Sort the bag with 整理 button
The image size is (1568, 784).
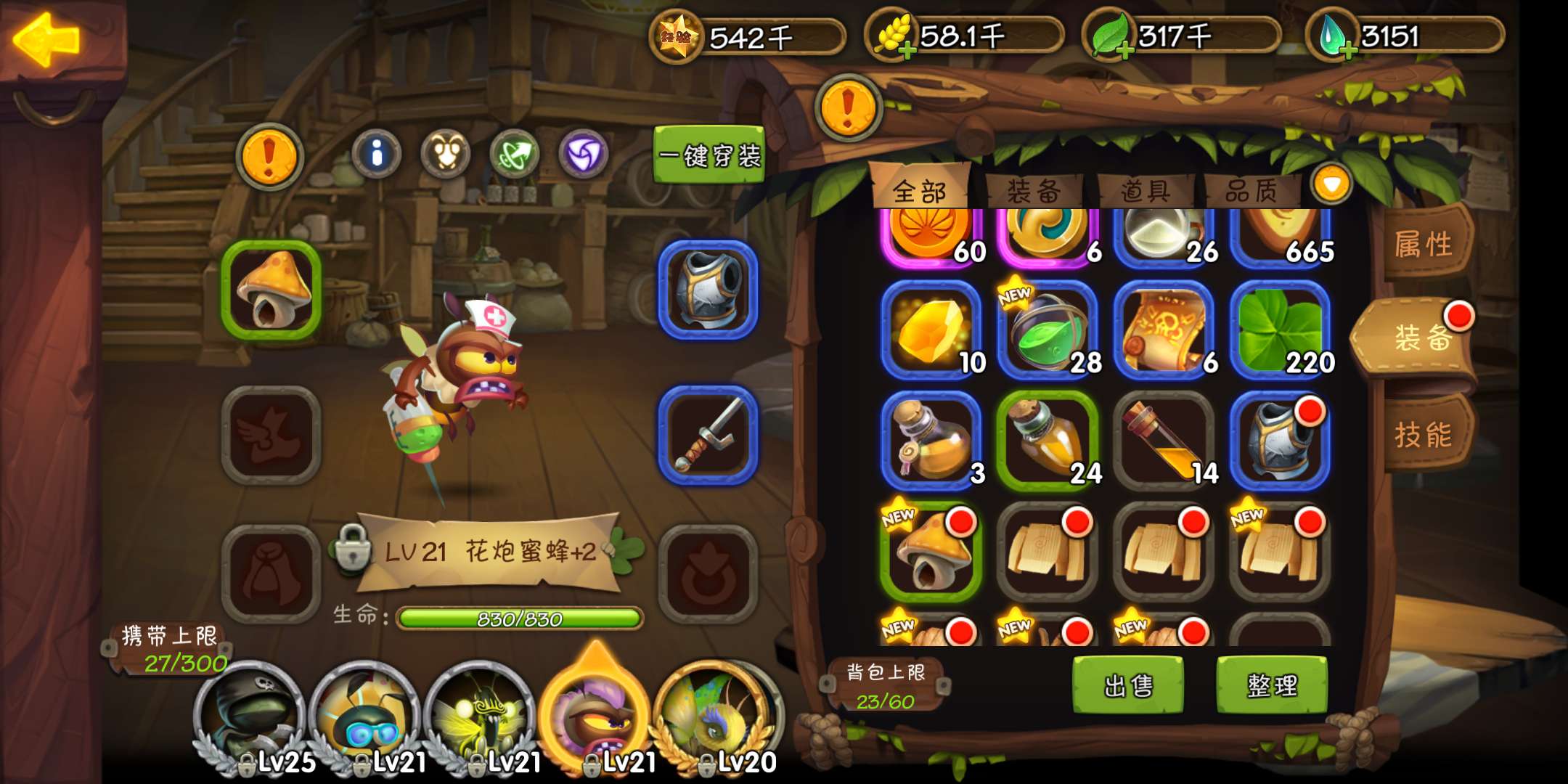(1272, 685)
